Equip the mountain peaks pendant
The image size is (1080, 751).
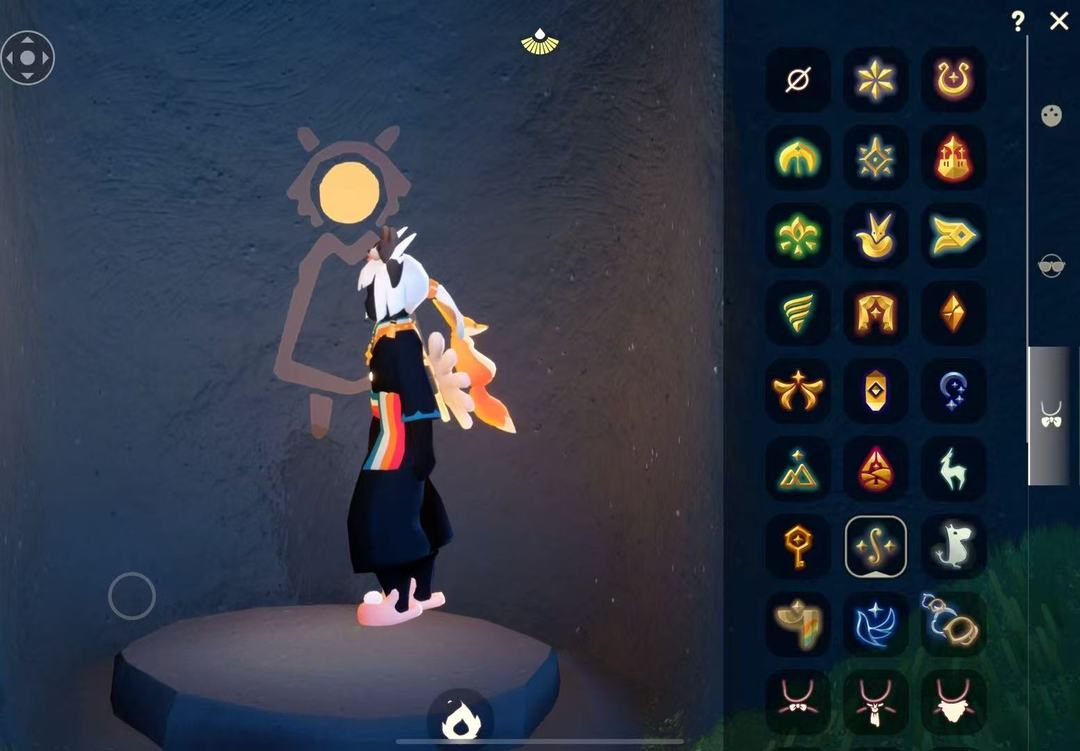click(x=798, y=469)
